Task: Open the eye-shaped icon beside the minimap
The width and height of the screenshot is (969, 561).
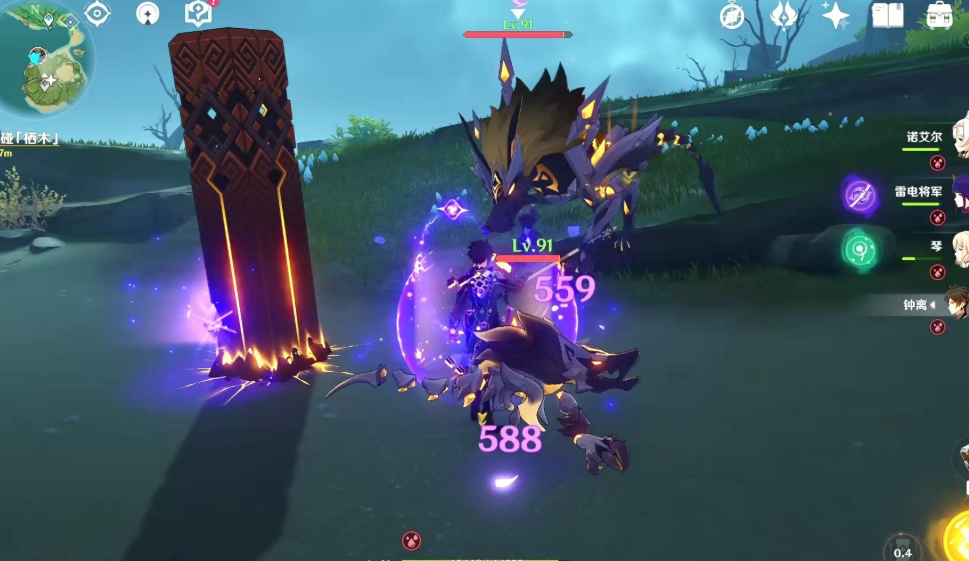Action: click(x=97, y=13)
